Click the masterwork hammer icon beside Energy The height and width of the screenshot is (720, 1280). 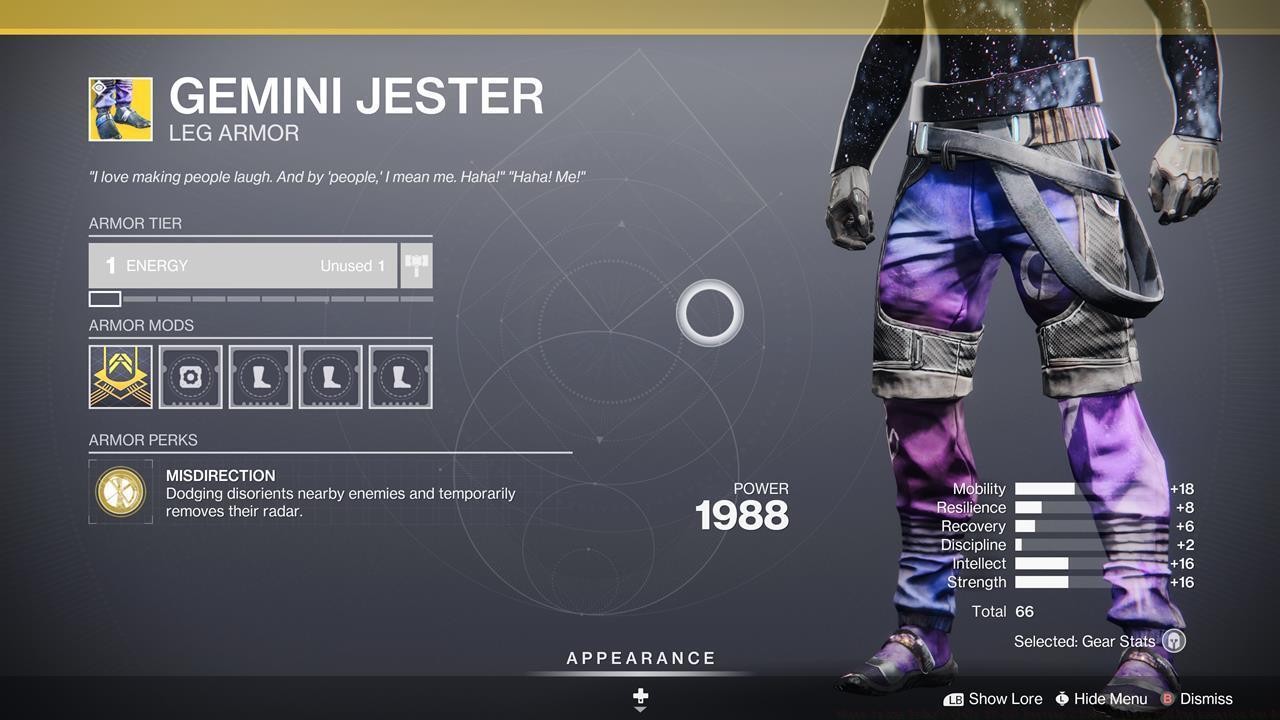pos(416,265)
